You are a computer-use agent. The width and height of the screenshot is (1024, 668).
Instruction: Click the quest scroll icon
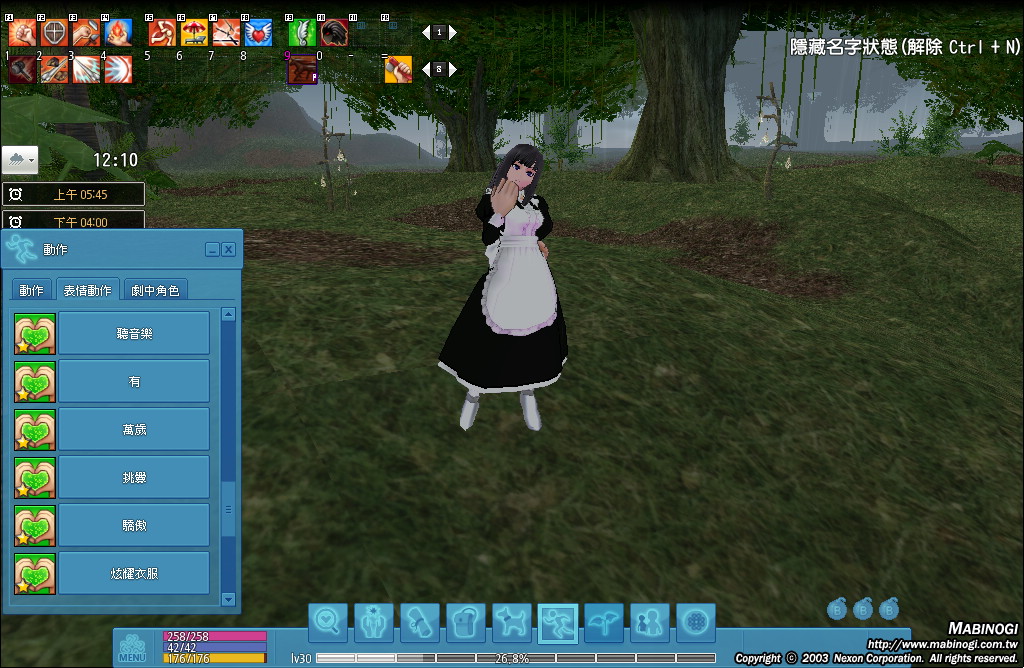click(420, 623)
